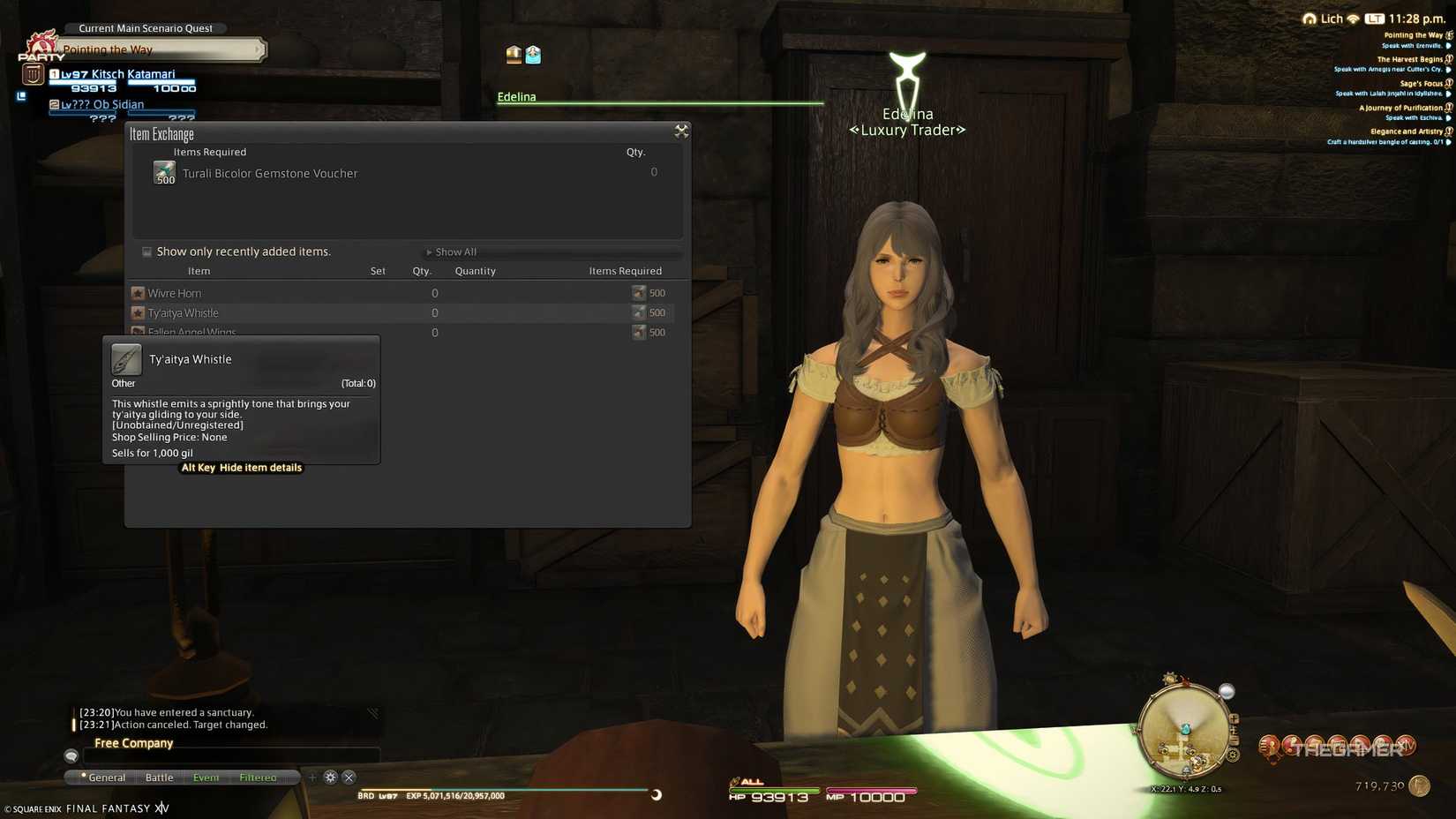Open the Item Exchange settings gear icon
The height and width of the screenshot is (819, 1456).
pos(681,131)
